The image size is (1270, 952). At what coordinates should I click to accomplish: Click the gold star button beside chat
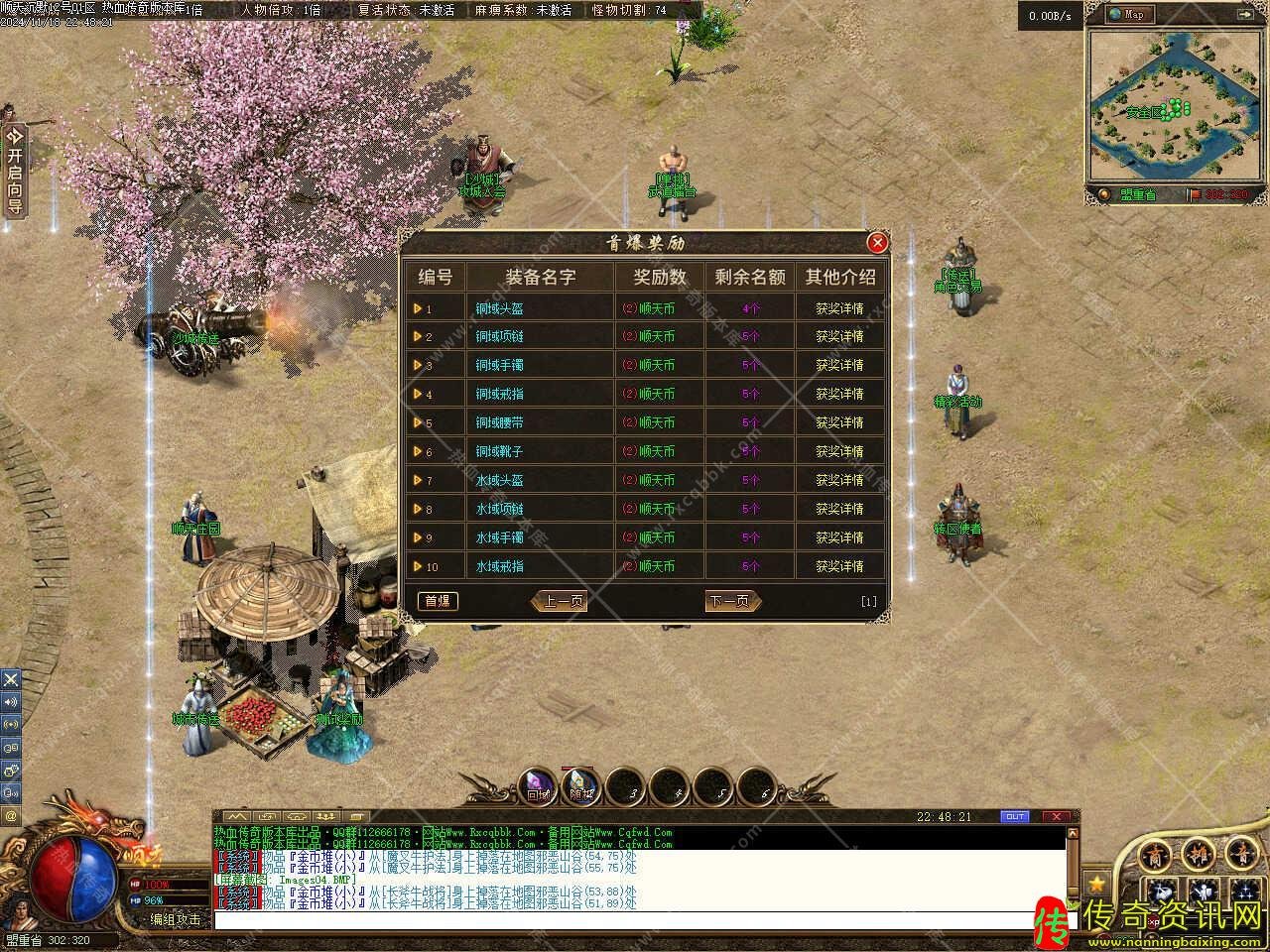point(1096,883)
